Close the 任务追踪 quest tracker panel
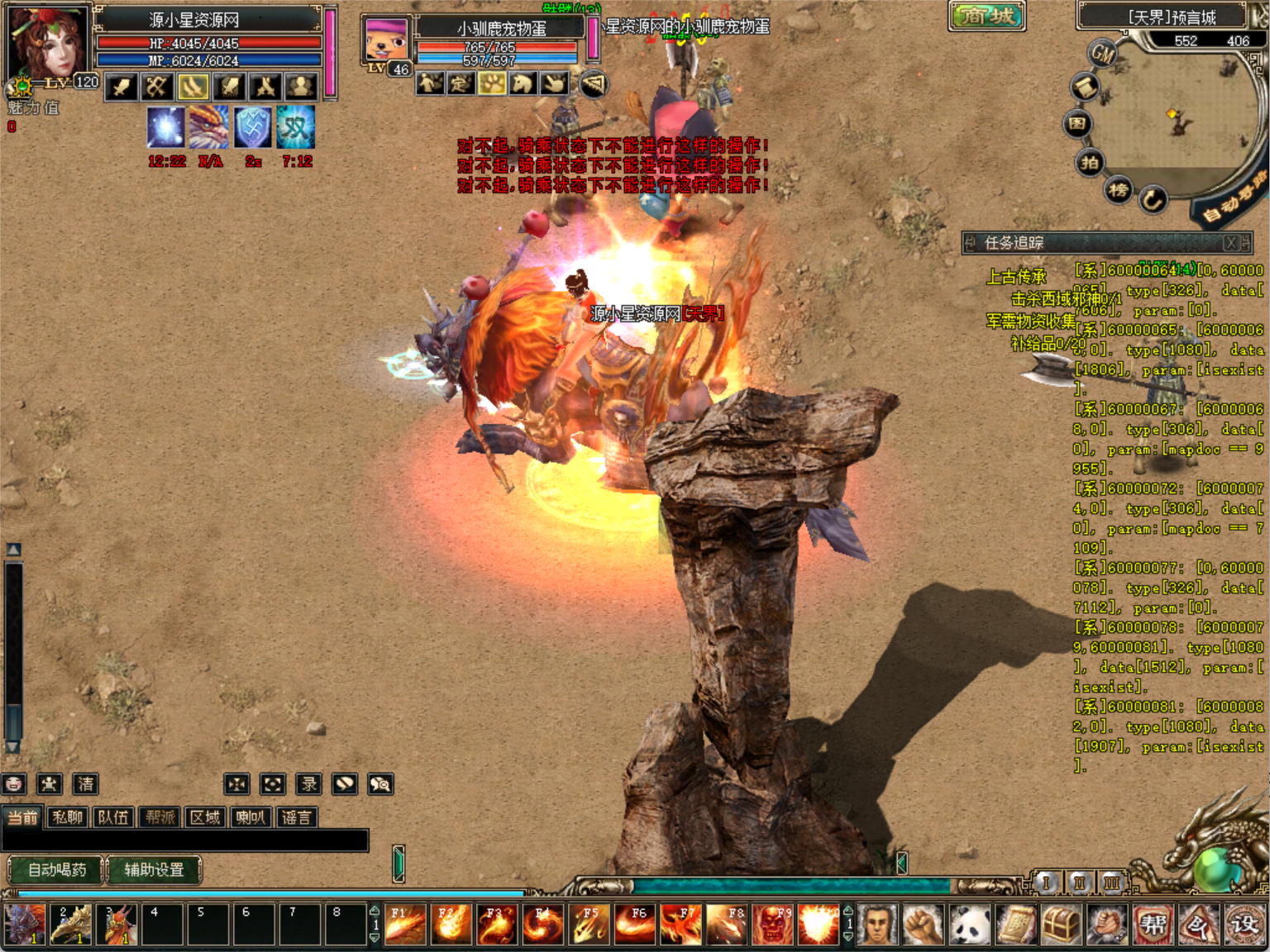 tap(1231, 243)
